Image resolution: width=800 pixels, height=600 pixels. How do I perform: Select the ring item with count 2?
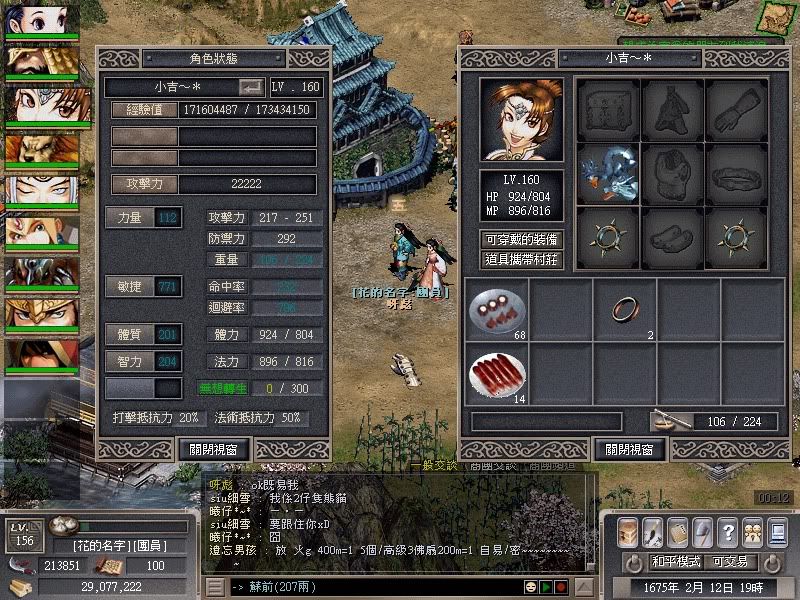click(x=624, y=308)
